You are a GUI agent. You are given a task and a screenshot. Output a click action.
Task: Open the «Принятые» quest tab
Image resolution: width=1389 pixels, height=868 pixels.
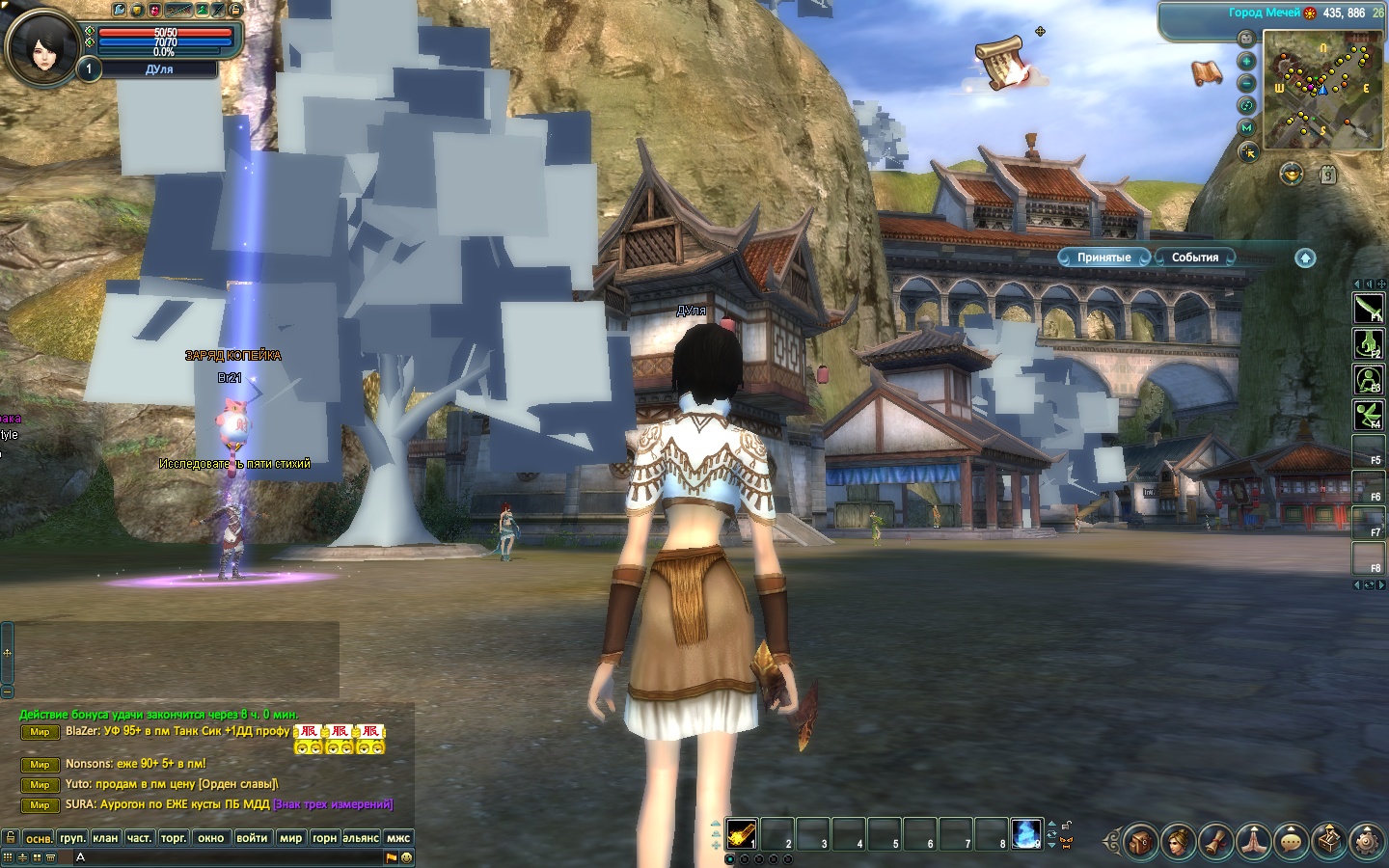[1103, 258]
